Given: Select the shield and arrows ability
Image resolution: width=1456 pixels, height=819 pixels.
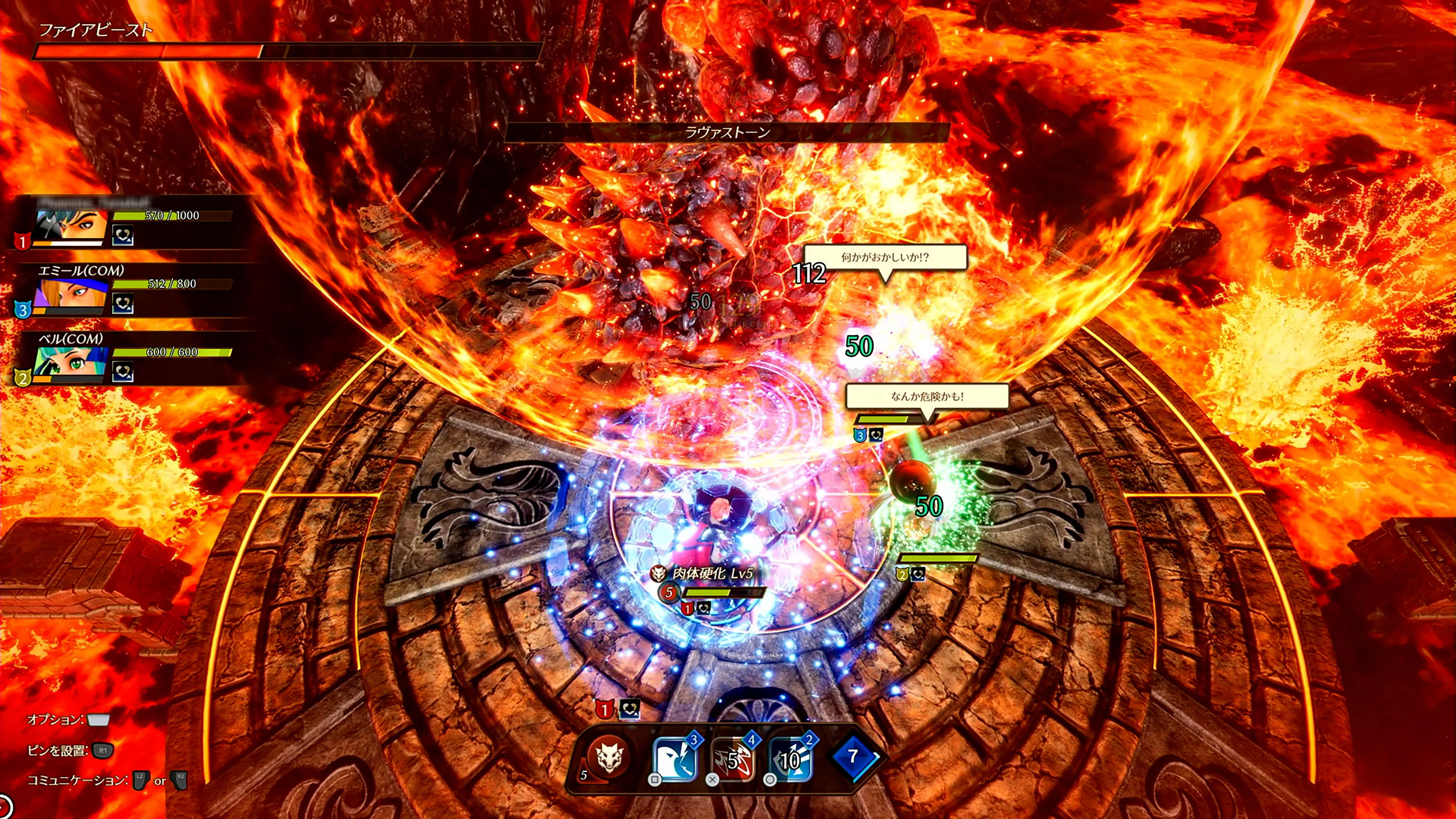Looking at the screenshot, I should [791, 759].
